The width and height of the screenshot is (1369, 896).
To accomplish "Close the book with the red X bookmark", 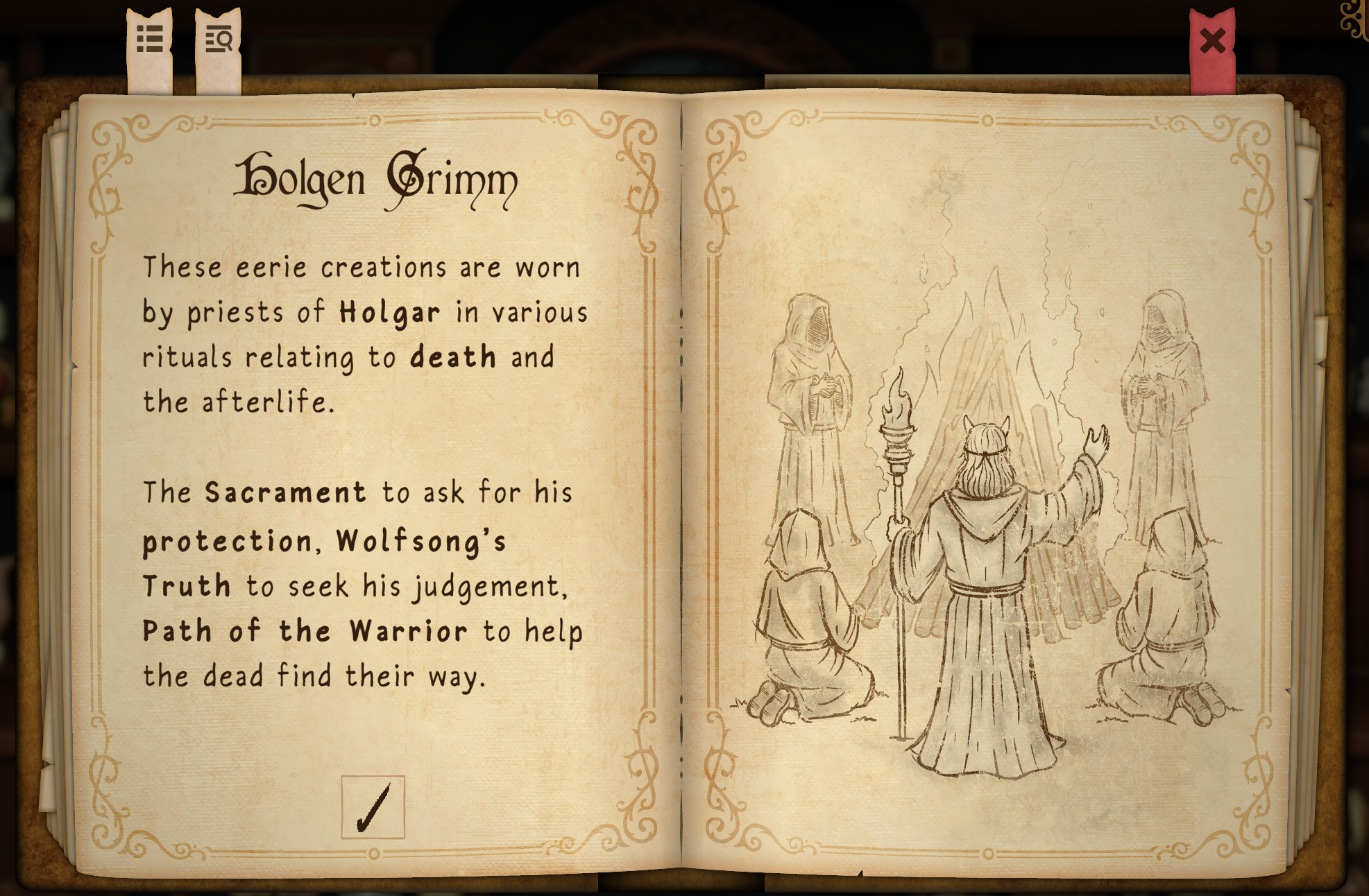I will tap(1212, 42).
